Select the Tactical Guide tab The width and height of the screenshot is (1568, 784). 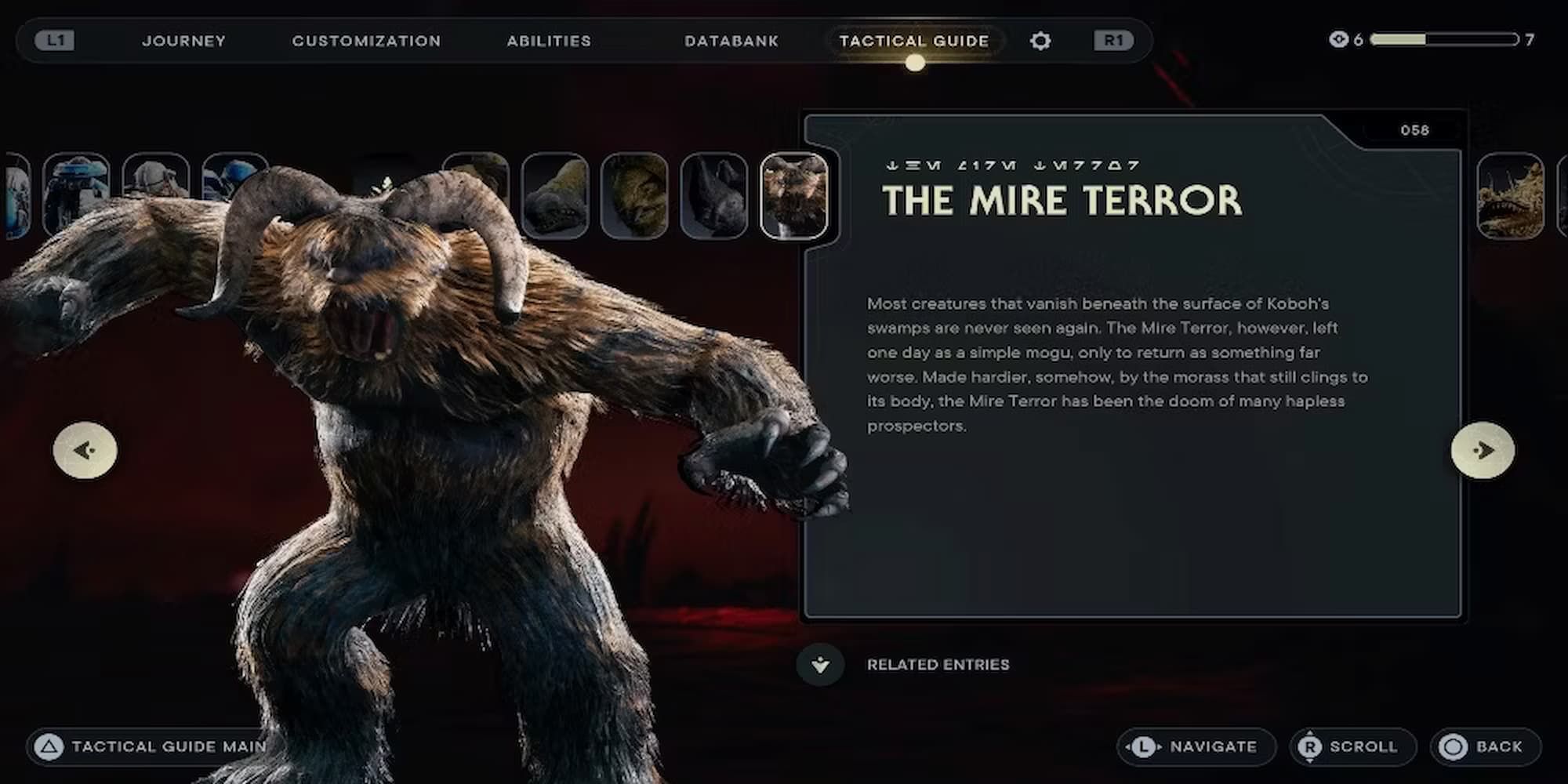click(x=914, y=41)
